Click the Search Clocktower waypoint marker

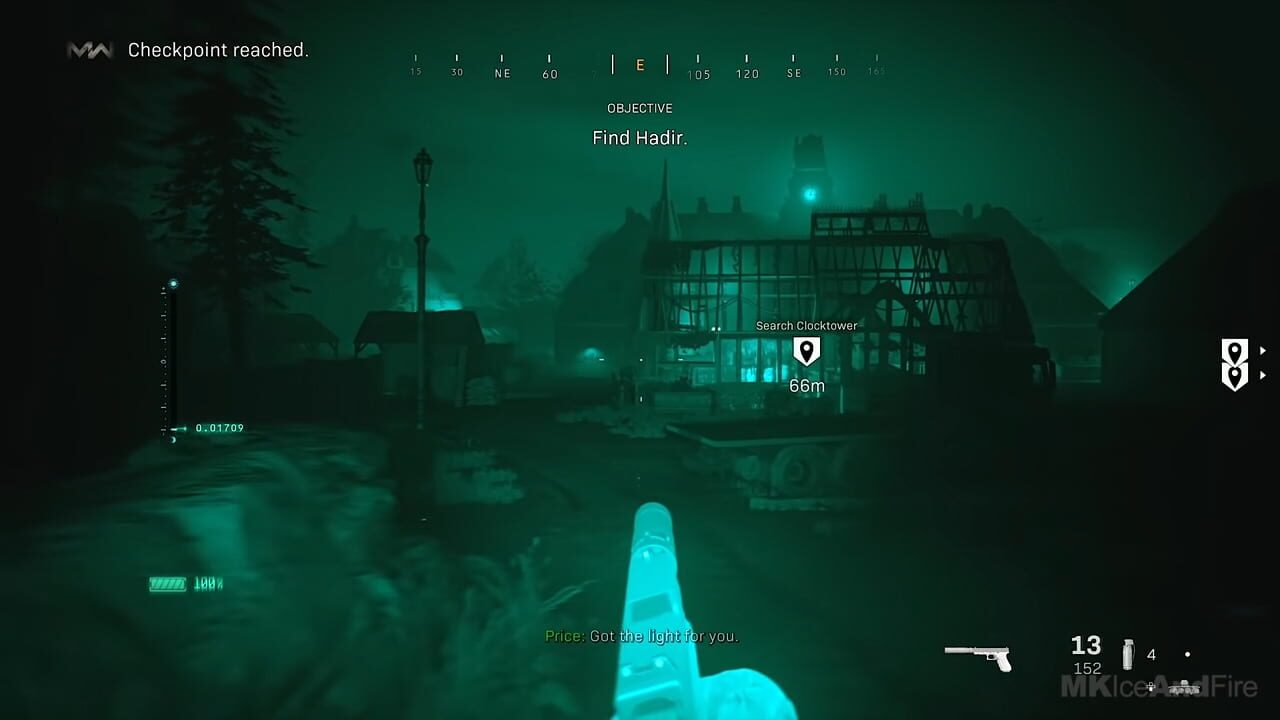tap(806, 351)
